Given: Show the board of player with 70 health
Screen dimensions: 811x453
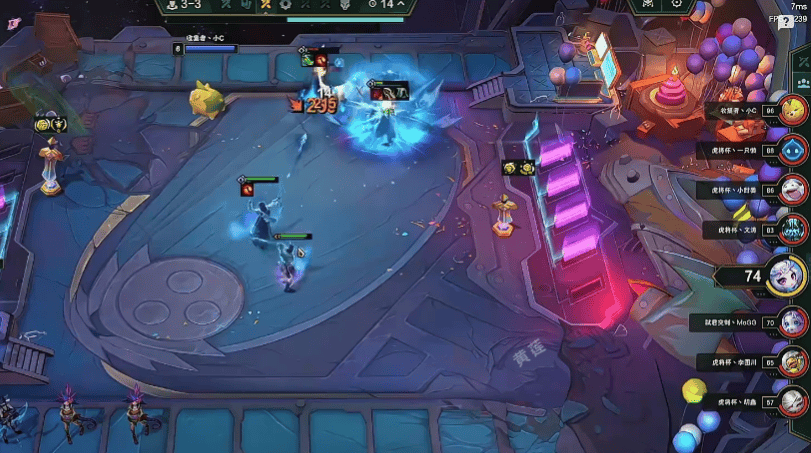Looking at the screenshot, I should point(794,322).
